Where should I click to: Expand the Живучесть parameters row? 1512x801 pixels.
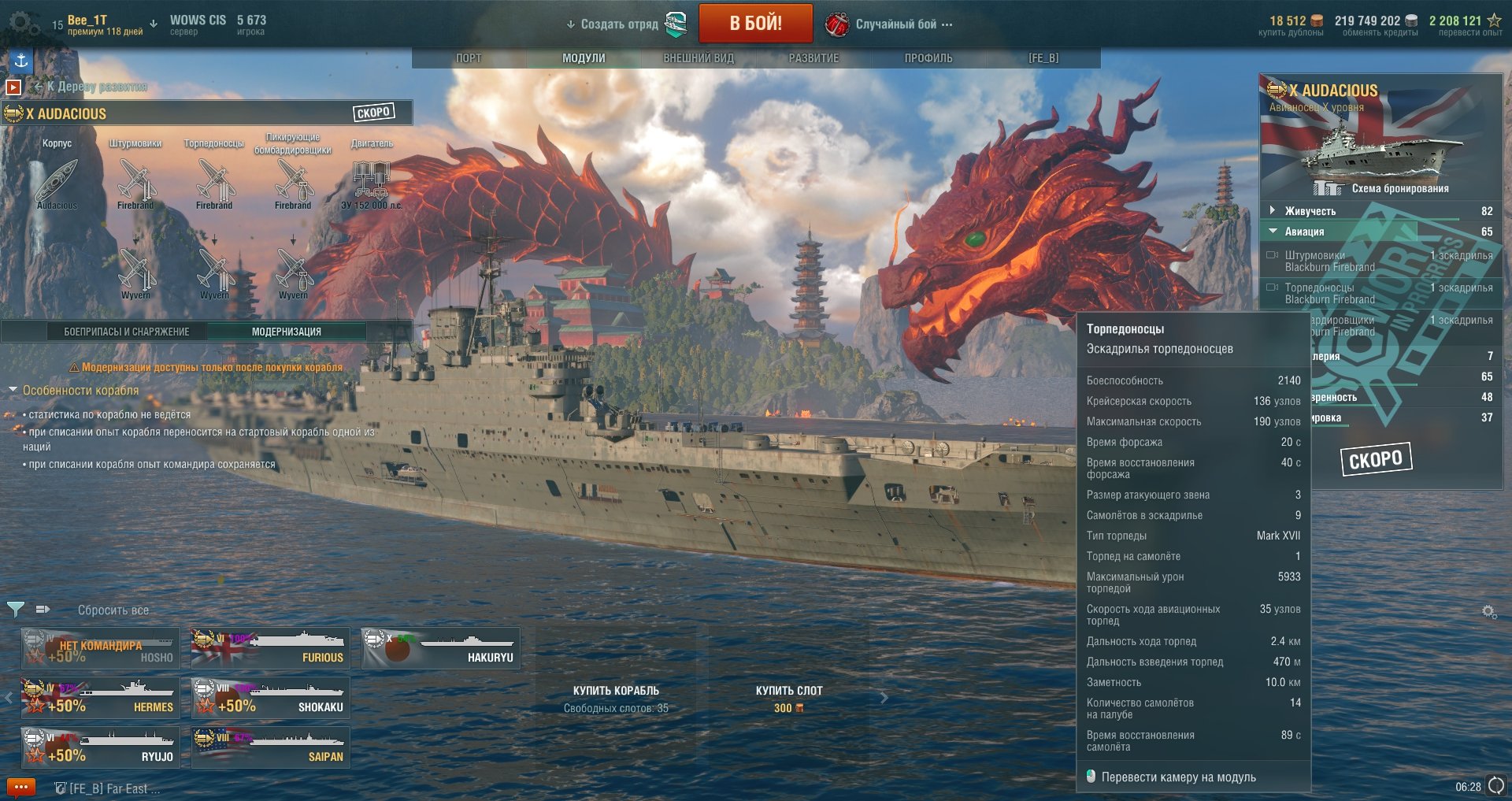[1272, 210]
